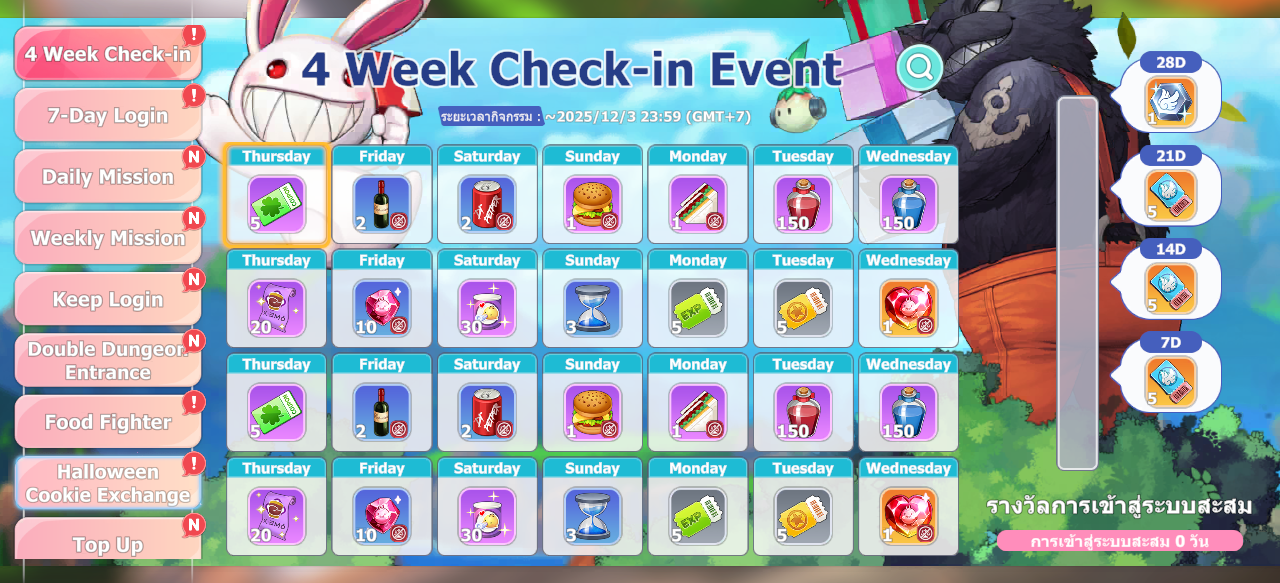Switch to the Food Fighter event

[x=108, y=422]
